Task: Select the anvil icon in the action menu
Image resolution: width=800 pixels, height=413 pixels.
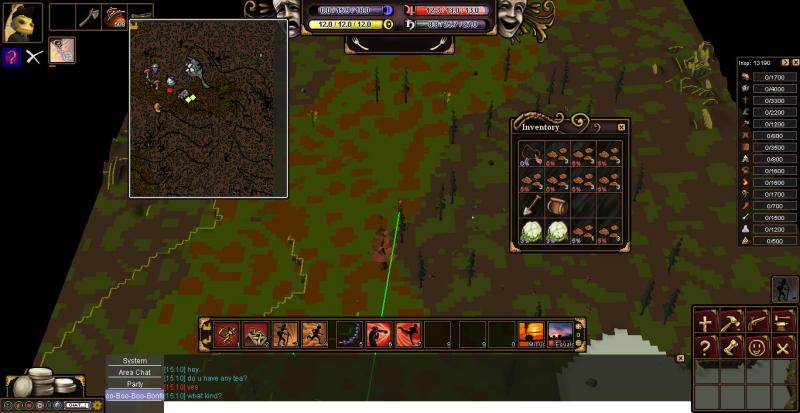Action: 783,322
